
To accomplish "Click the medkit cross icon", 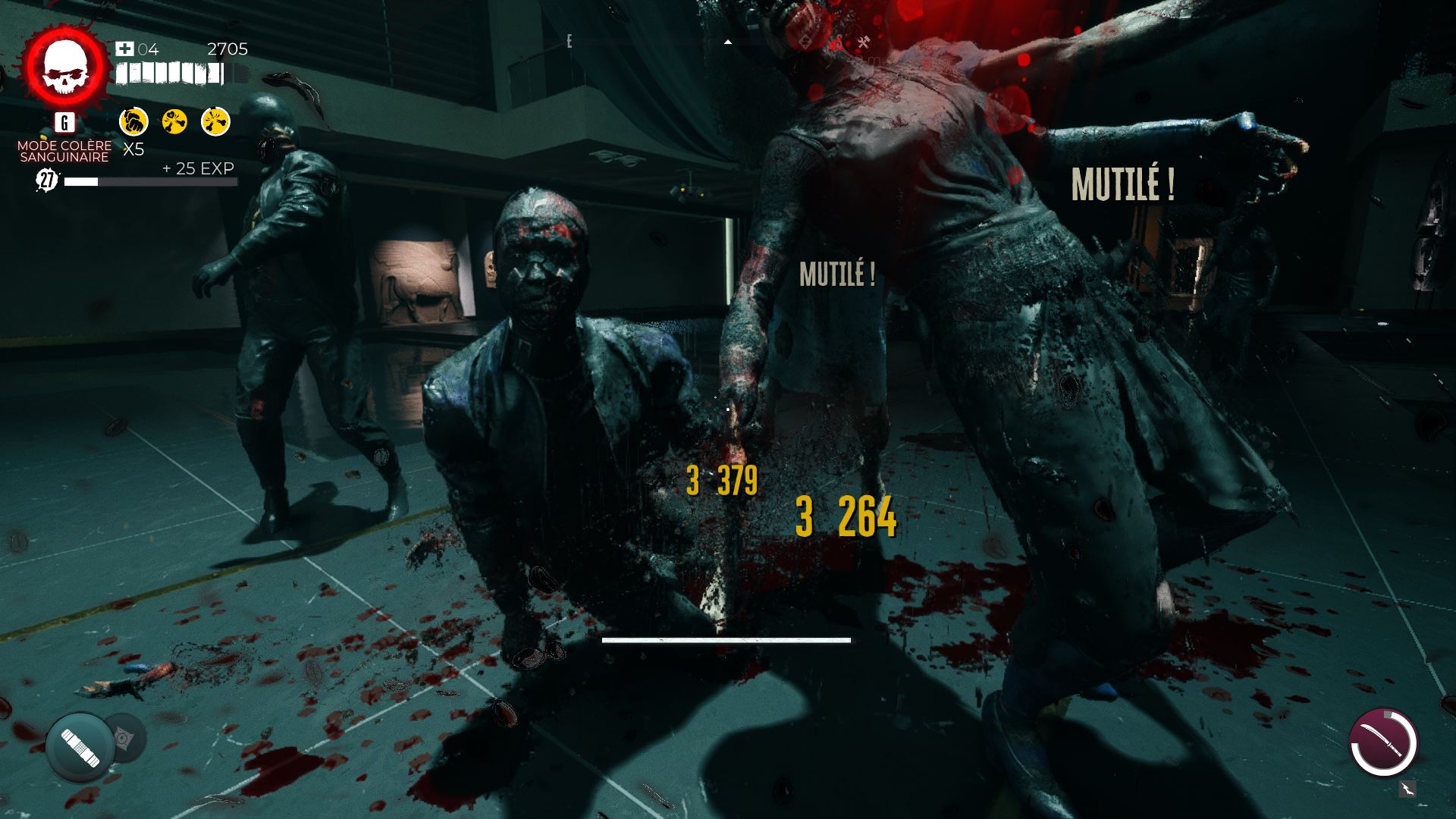I will (x=124, y=49).
